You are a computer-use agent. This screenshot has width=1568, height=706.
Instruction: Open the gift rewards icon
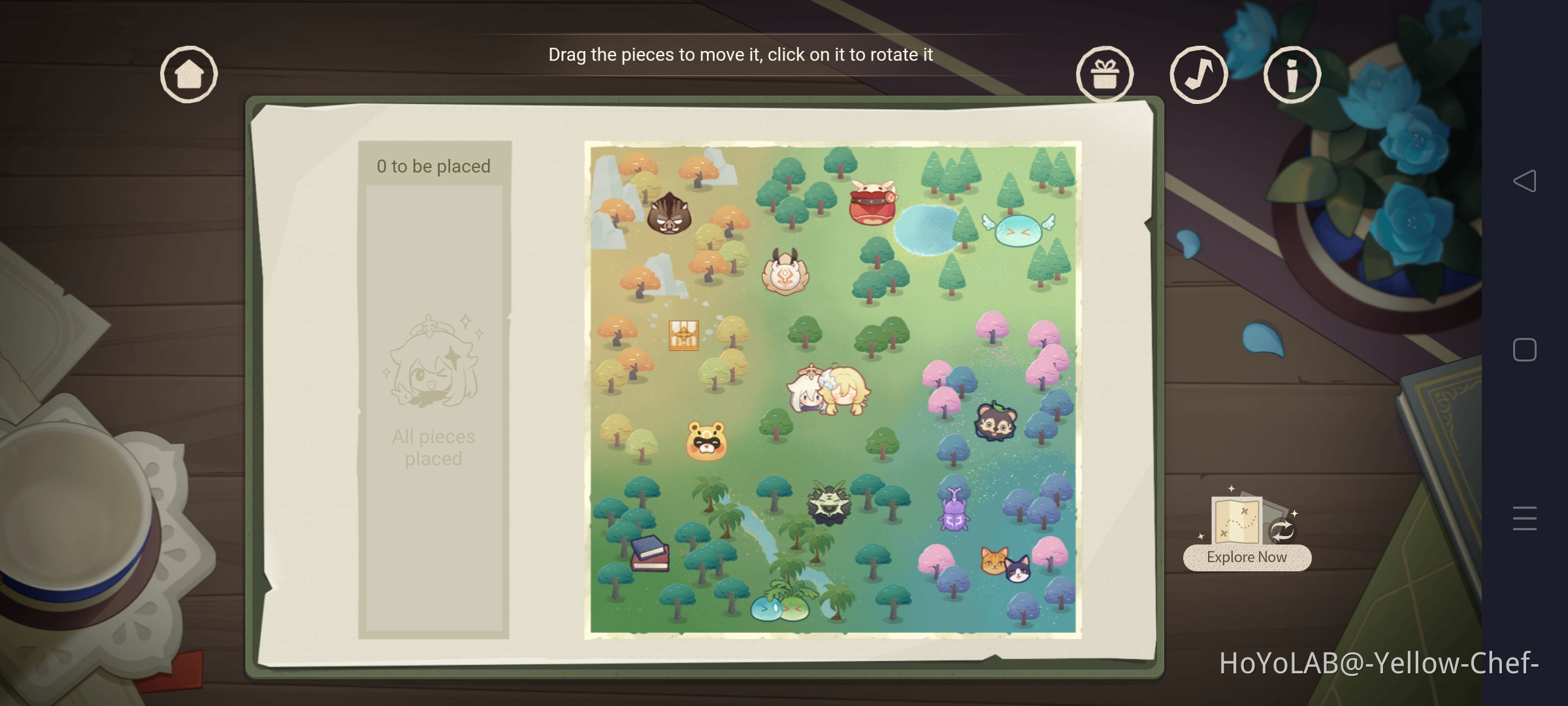point(1105,74)
